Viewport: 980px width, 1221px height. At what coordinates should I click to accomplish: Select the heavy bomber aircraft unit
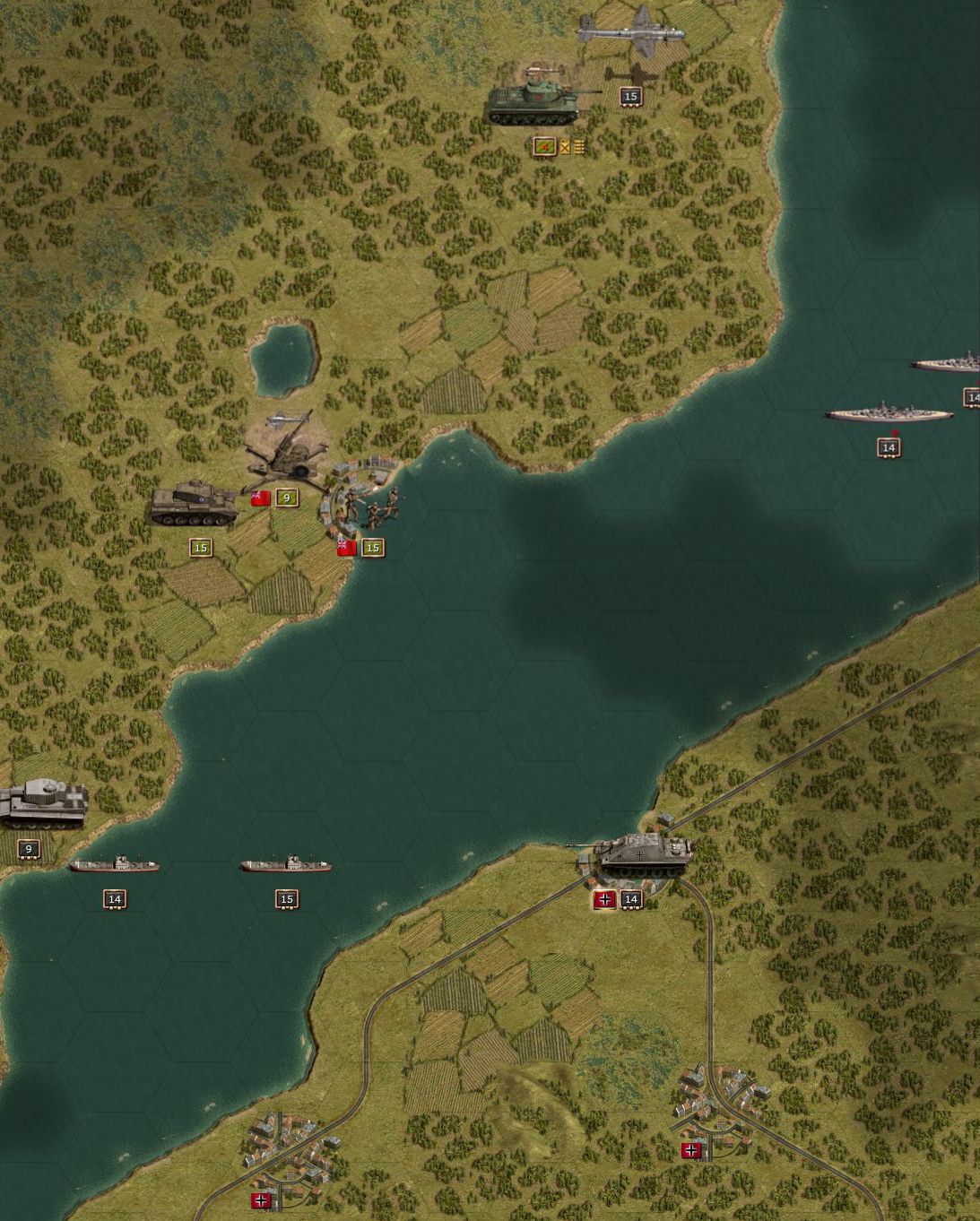pos(631,32)
